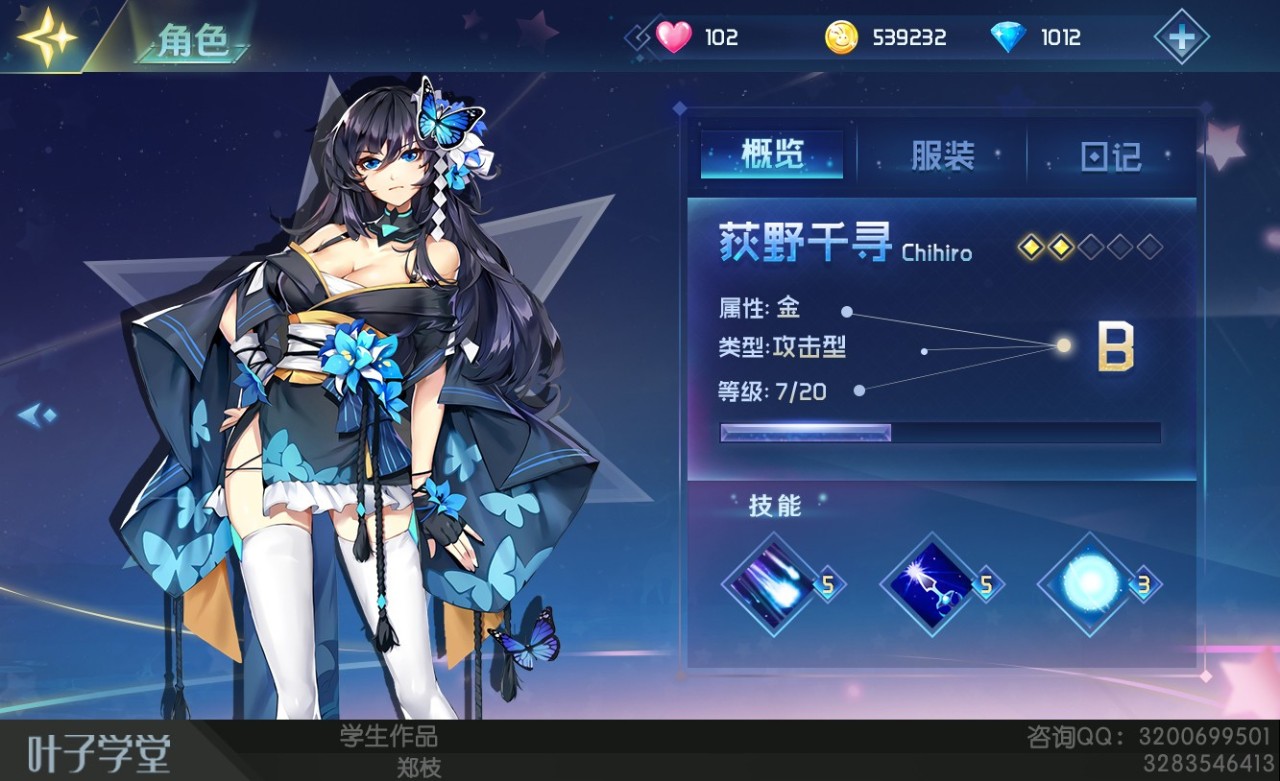The width and height of the screenshot is (1280, 781).
Task: Click the level 7/20 experience progress bar
Action: coord(940,432)
